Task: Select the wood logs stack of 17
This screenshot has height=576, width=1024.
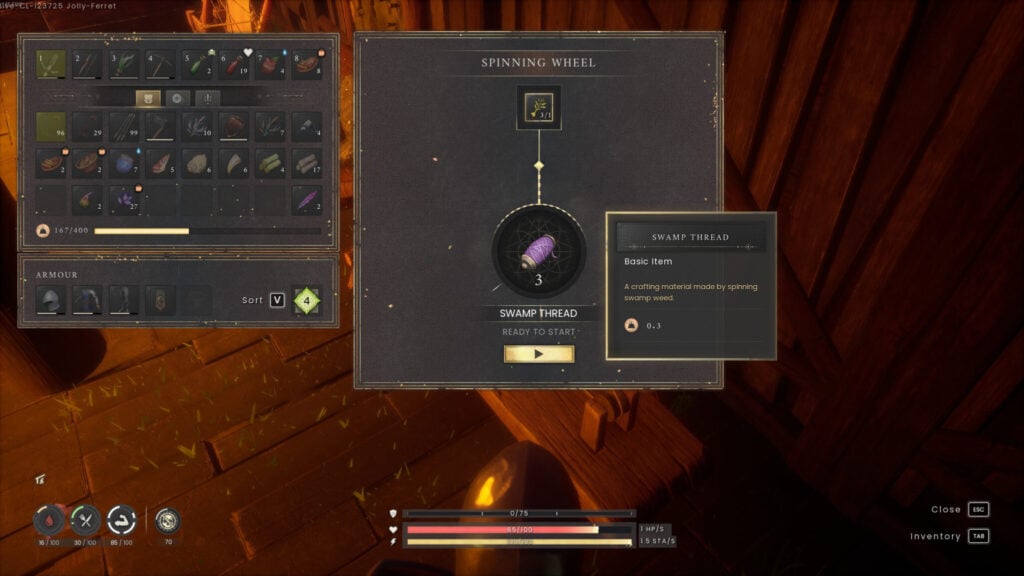Action: 307,163
